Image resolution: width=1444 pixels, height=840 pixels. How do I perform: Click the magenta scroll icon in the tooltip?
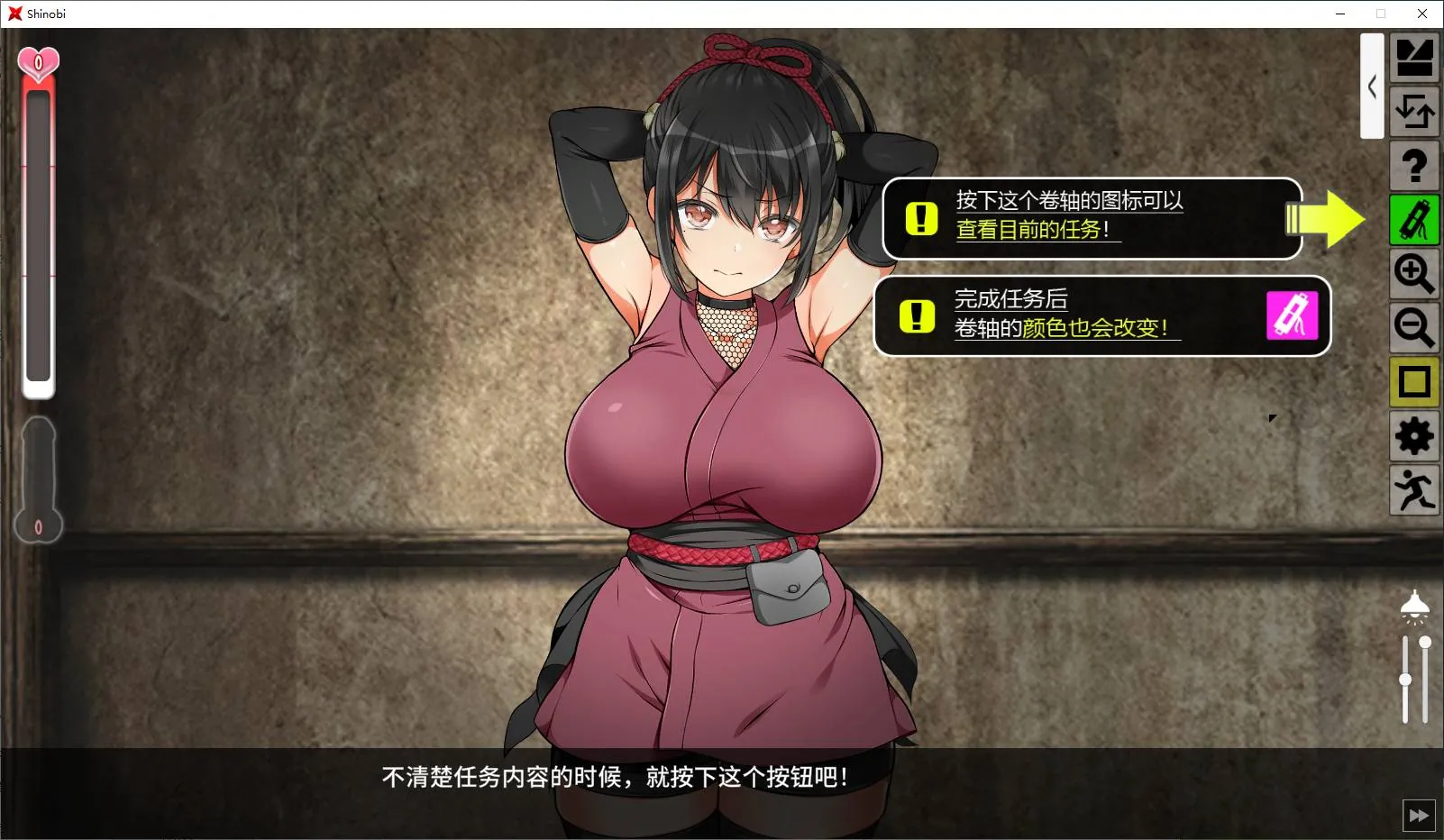click(x=1293, y=316)
